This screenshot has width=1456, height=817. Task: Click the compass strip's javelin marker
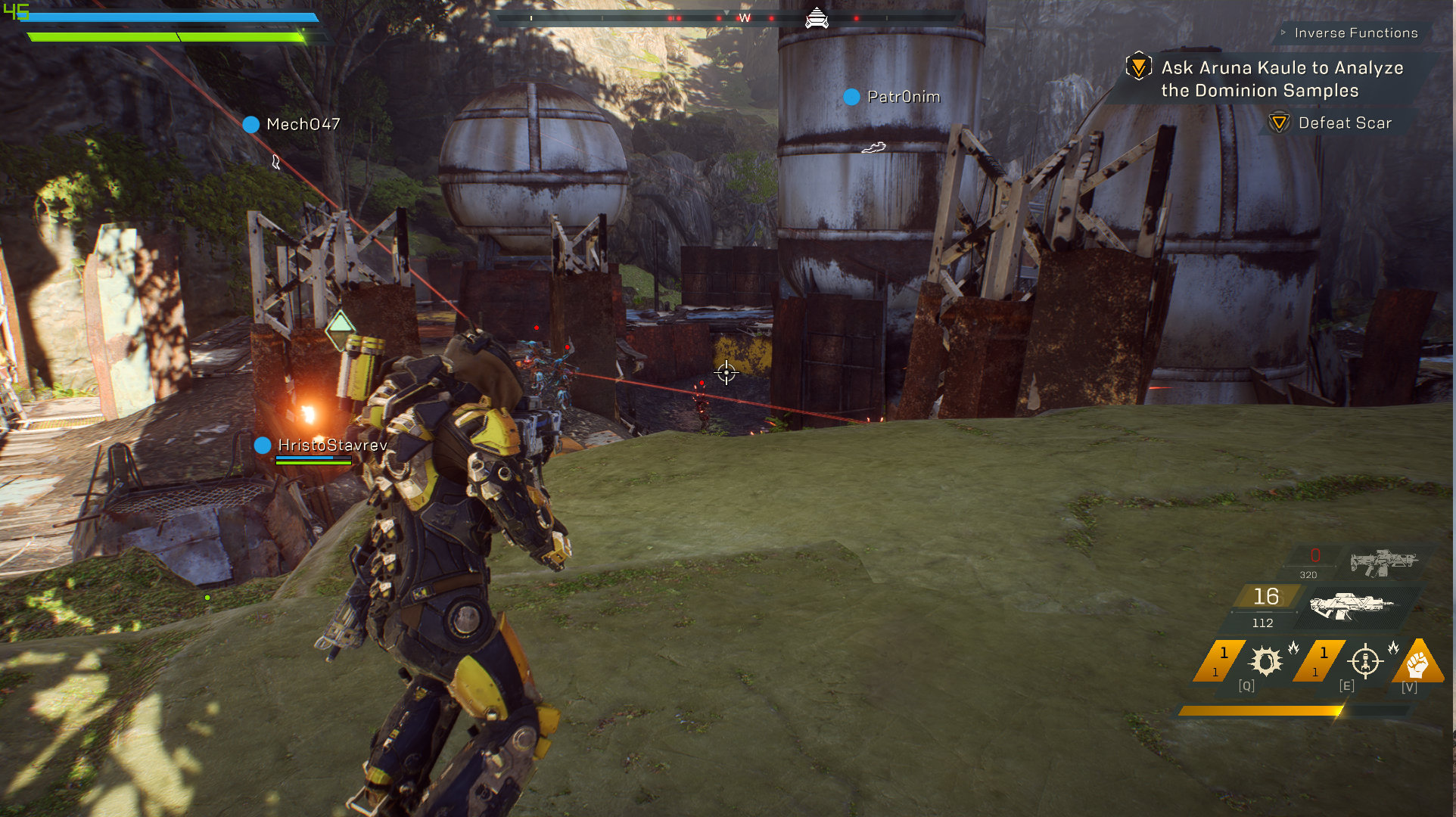tap(817, 17)
